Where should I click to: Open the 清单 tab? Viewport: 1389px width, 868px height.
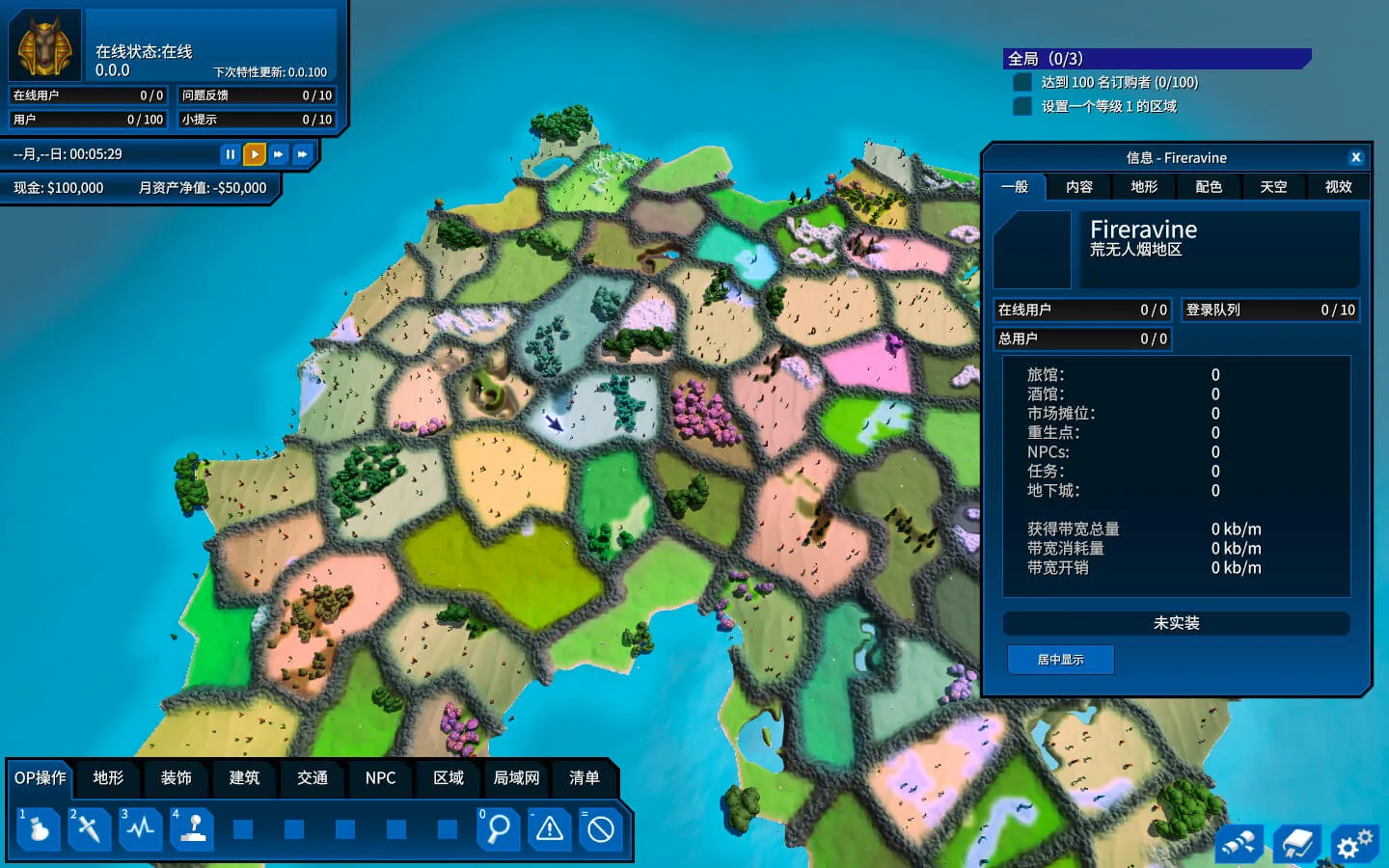click(x=585, y=778)
